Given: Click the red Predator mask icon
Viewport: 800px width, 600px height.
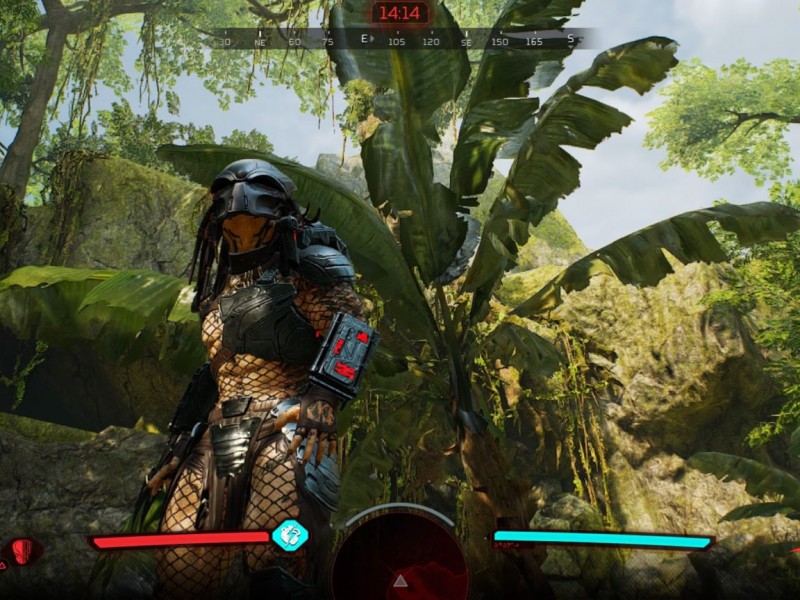Looking at the screenshot, I should click(24, 550).
